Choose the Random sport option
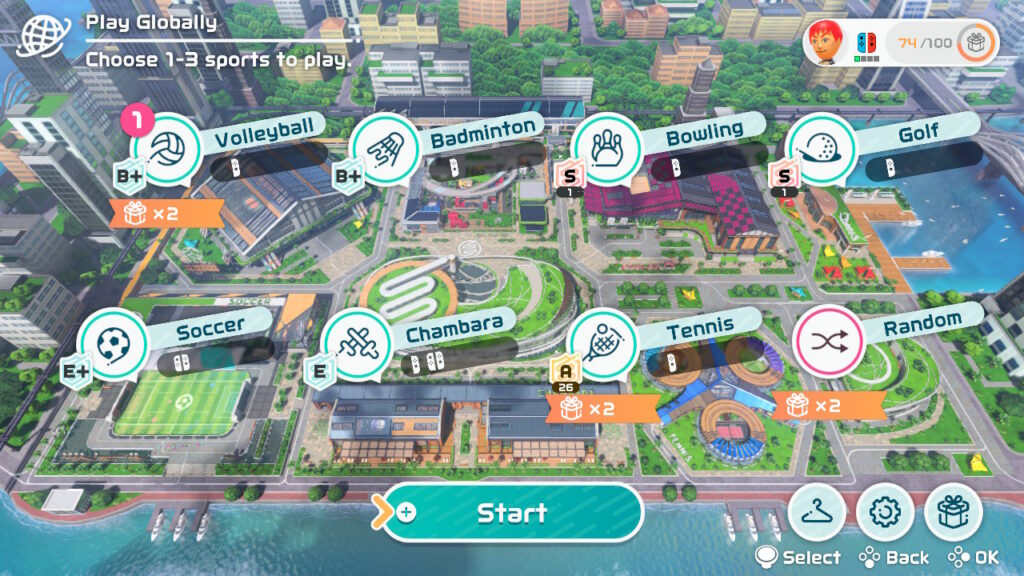Viewport: 1024px width, 576px height. (x=827, y=341)
